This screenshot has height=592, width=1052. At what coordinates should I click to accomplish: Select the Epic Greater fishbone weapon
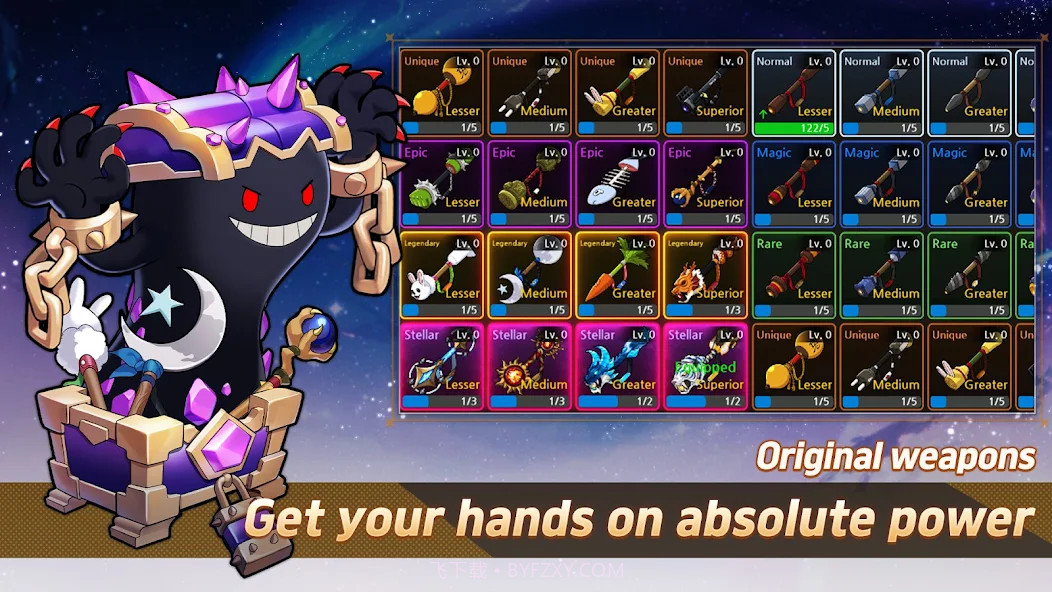pos(617,184)
